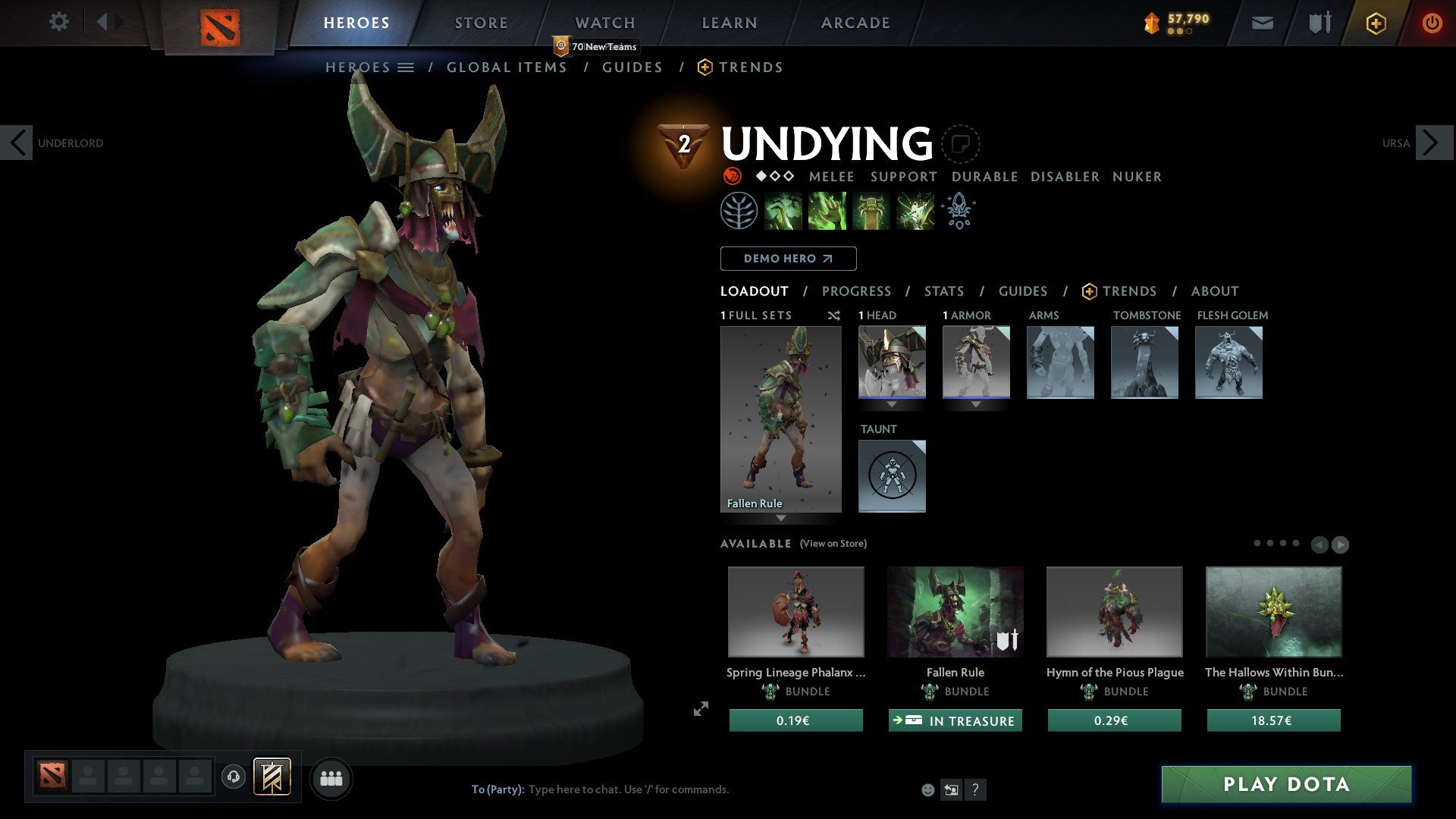Viewport: 1456px width, 819px height.
Task: Select the Hymn of the Pious Plague thumbnail
Action: click(1114, 612)
